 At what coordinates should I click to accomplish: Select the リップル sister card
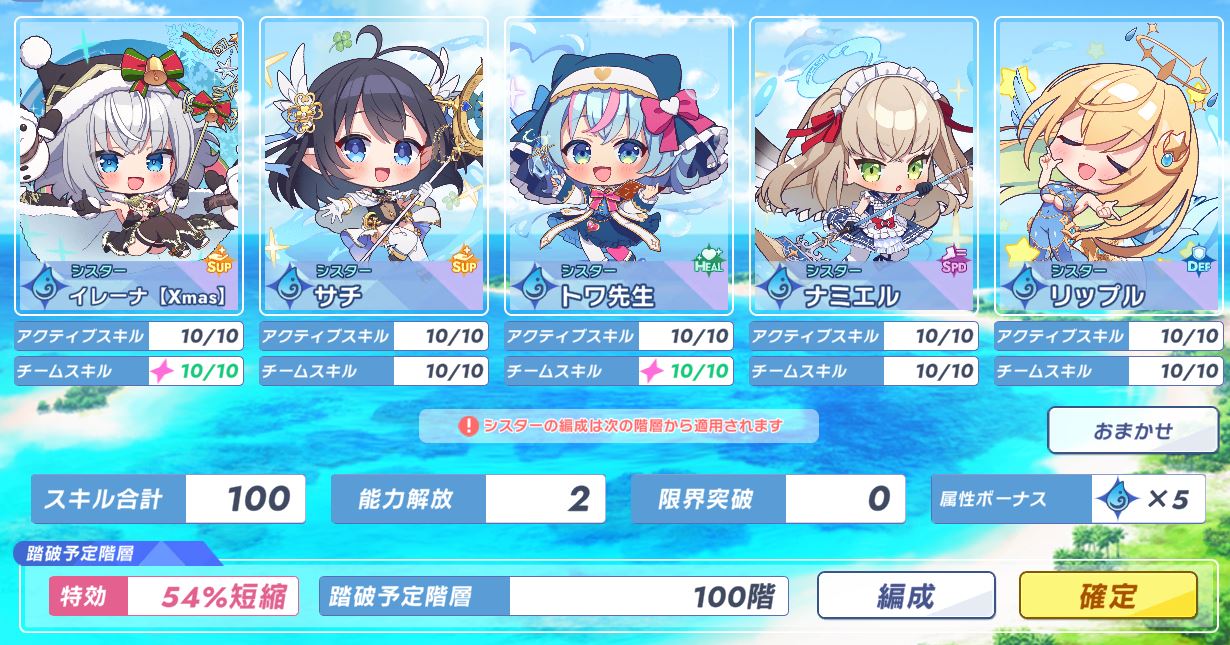1108,165
